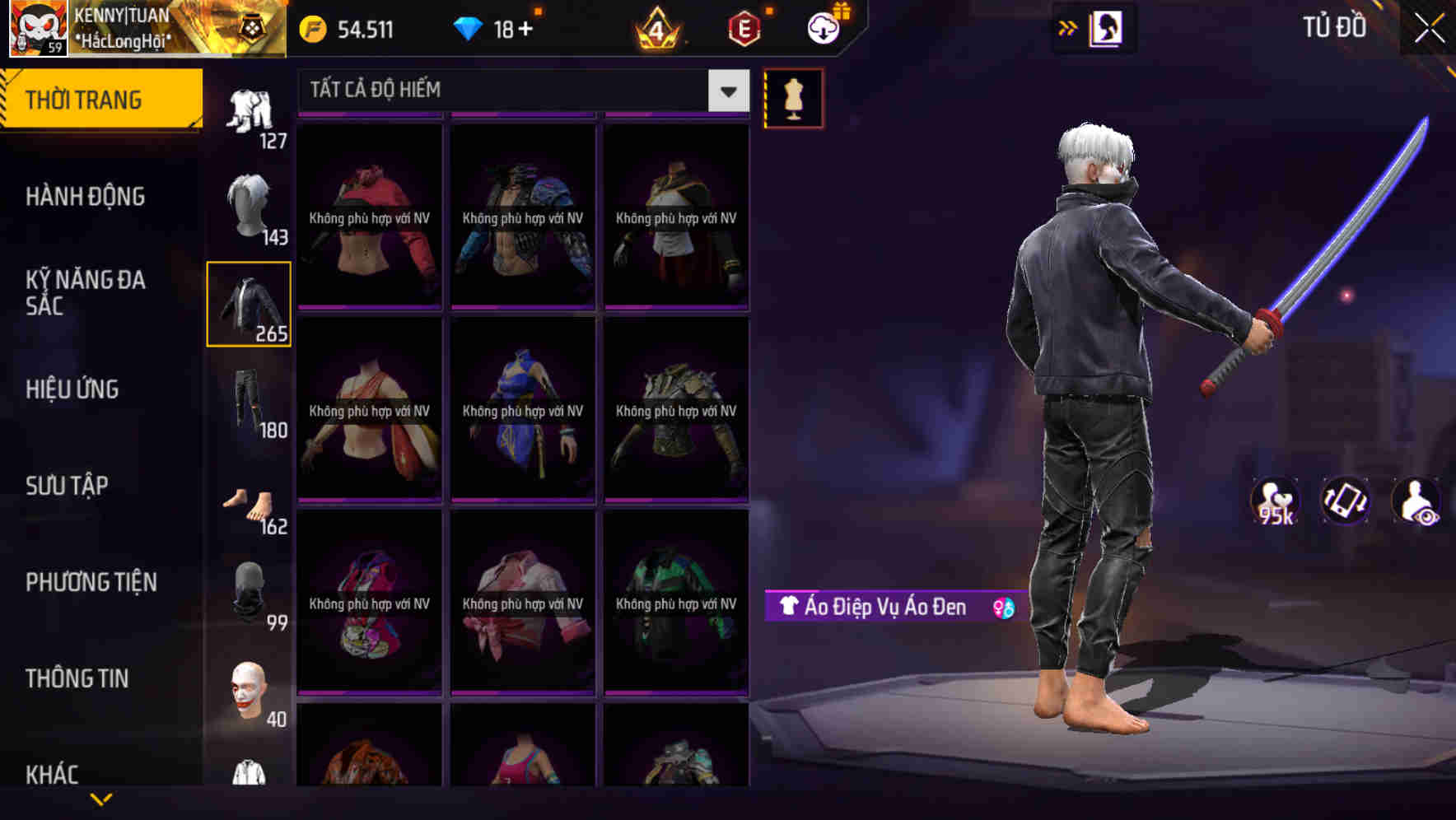Image resolution: width=1456 pixels, height=820 pixels.
Task: Click the mannequin preset icon beside the filter
Action: point(793,97)
